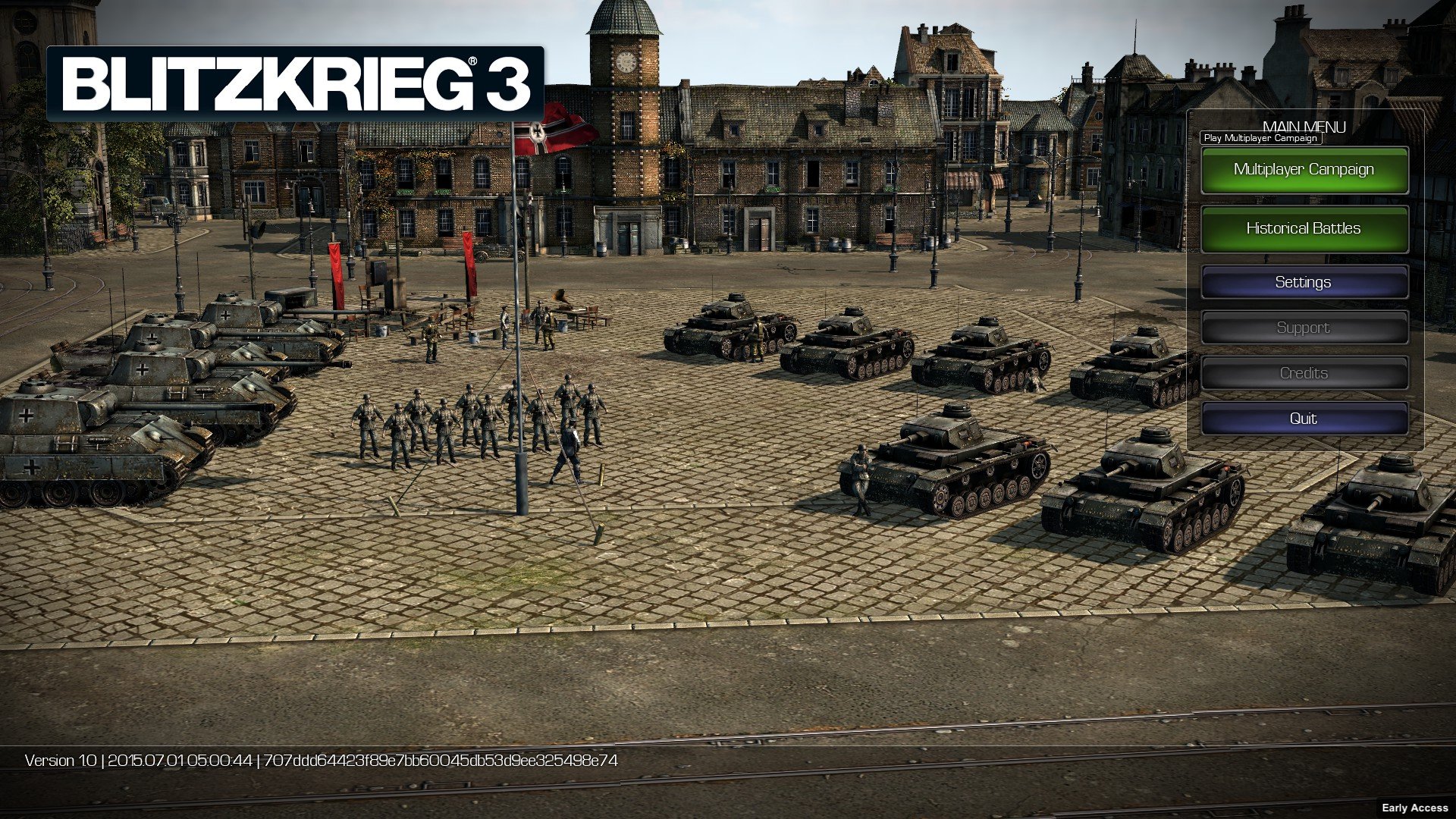Viewport: 1456px width, 819px height.
Task: Open Historical Battles mode
Action: coord(1304,228)
